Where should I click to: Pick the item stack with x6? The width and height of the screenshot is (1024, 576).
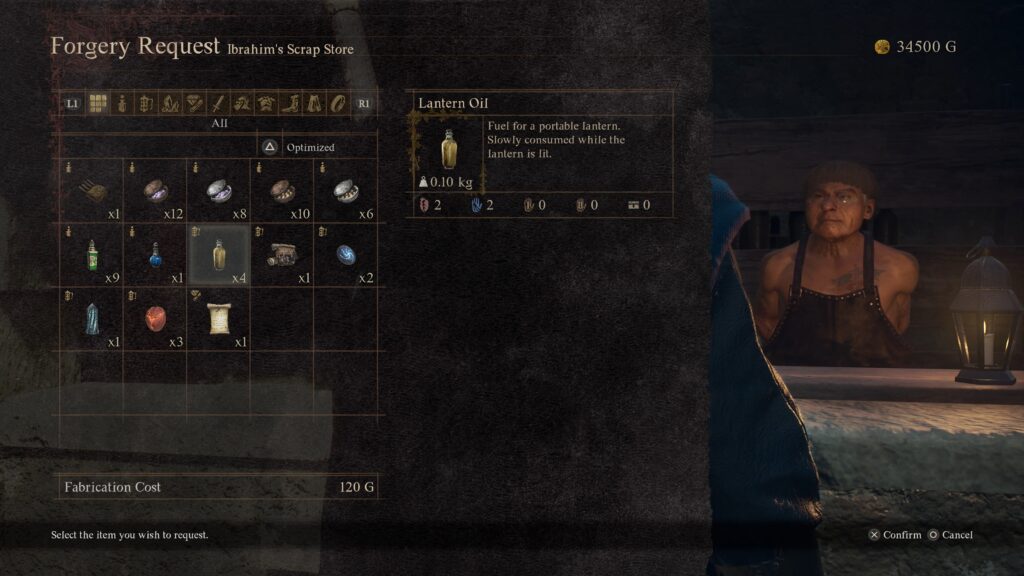(x=346, y=190)
